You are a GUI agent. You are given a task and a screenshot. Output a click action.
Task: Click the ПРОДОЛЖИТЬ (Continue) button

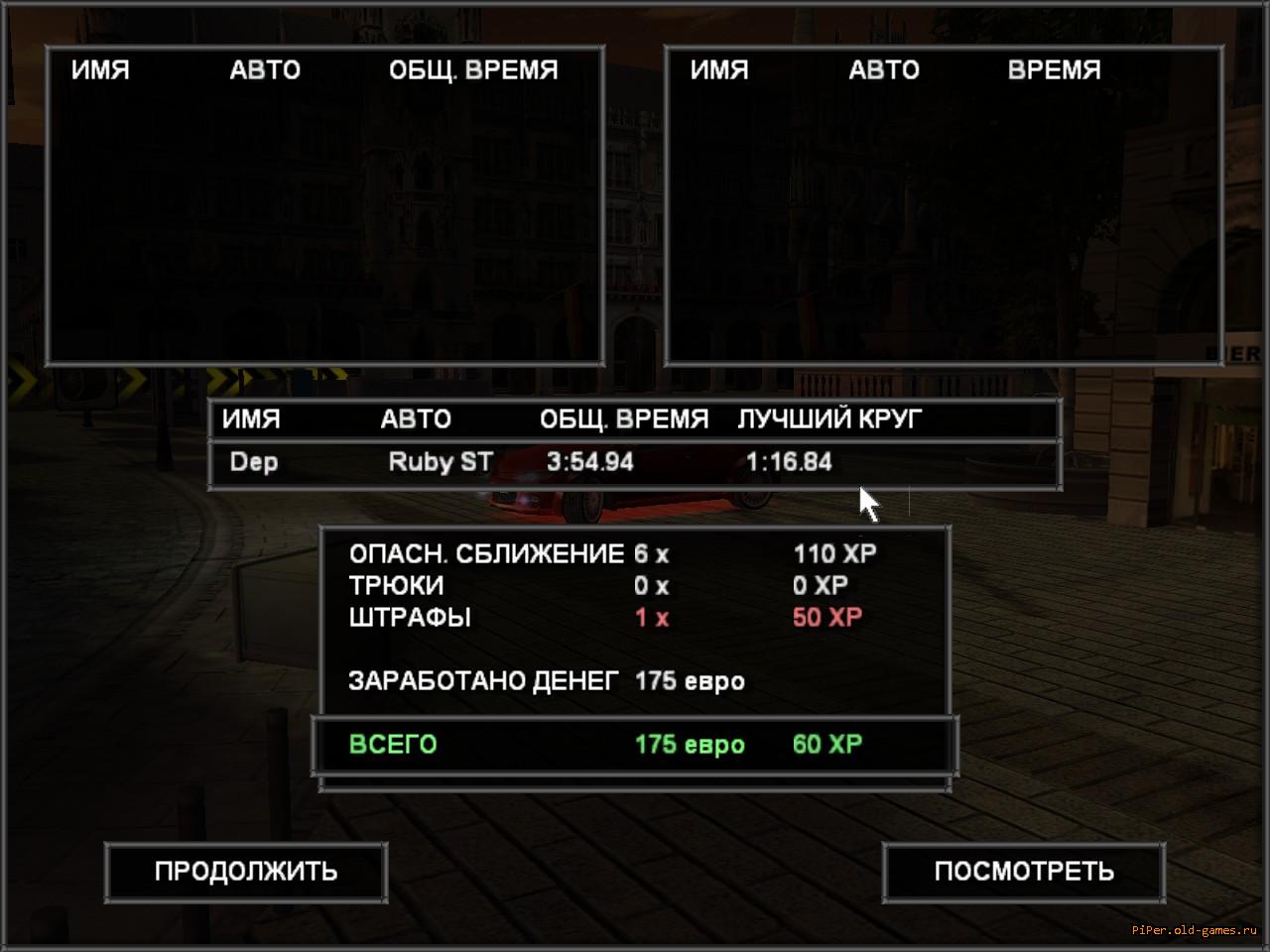point(245,872)
